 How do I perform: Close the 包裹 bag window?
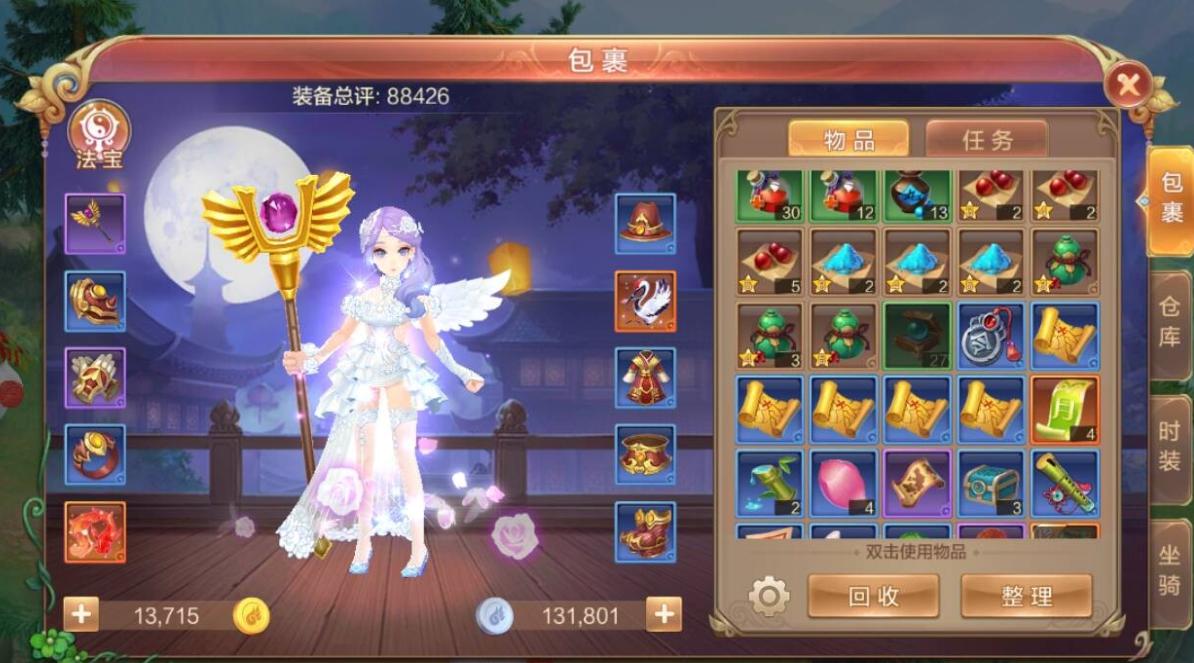1128,85
